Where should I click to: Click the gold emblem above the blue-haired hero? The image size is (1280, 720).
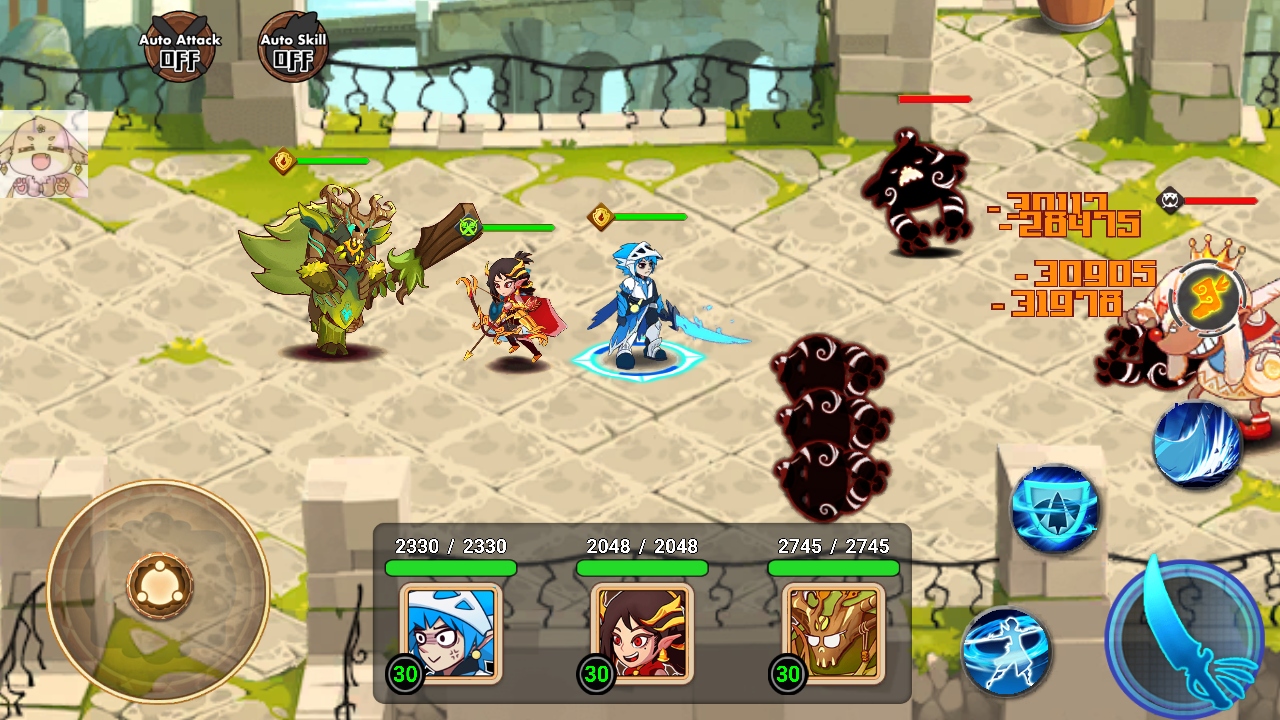click(599, 216)
